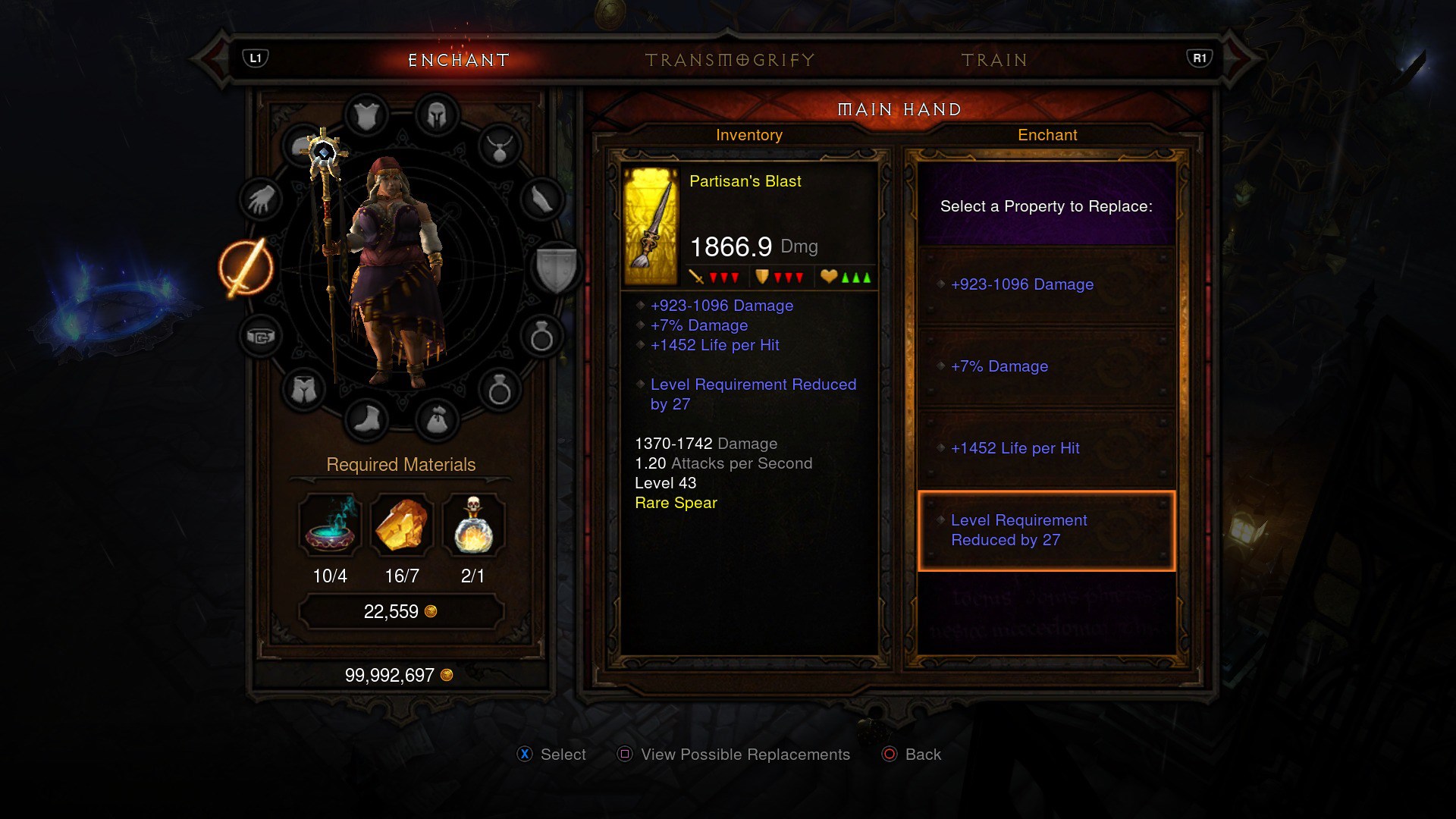Image resolution: width=1456 pixels, height=819 pixels.
Task: Open the Train tab
Action: click(994, 60)
